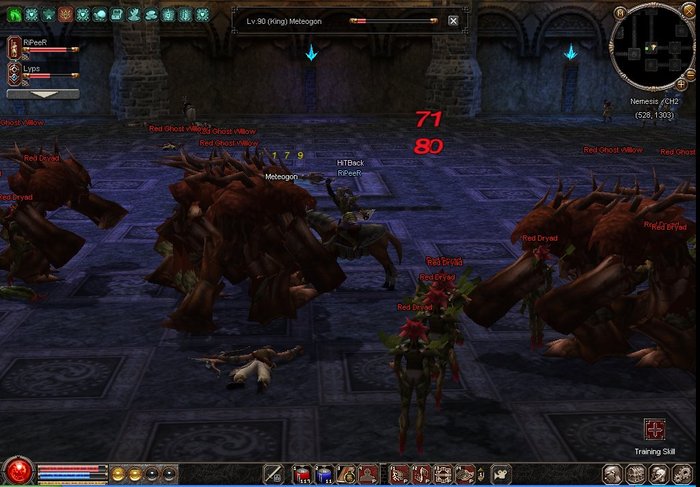Use the blue mana potion slot
This screenshot has height=487, width=700.
[323, 474]
